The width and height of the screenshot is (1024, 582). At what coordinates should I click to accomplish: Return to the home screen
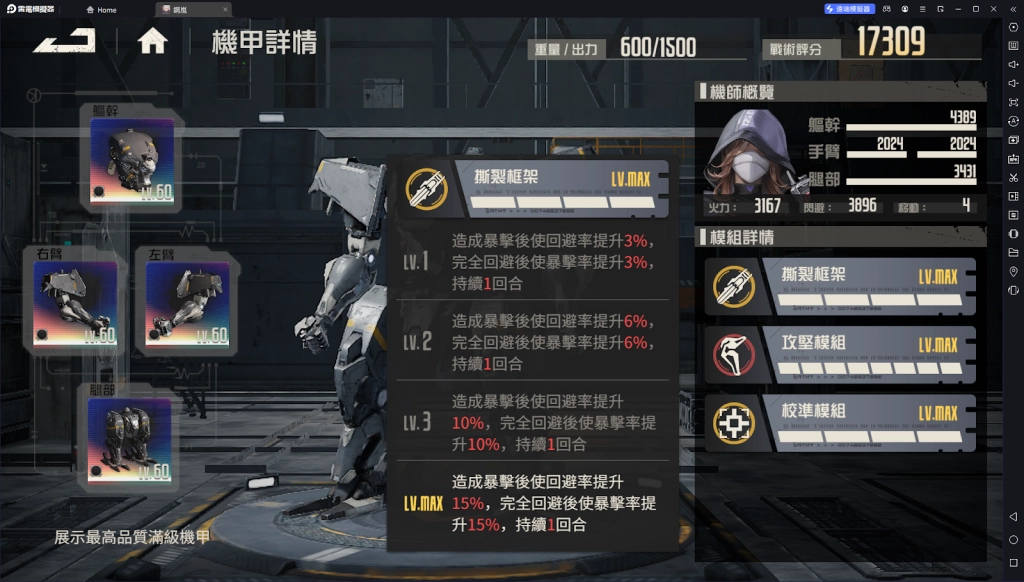152,41
